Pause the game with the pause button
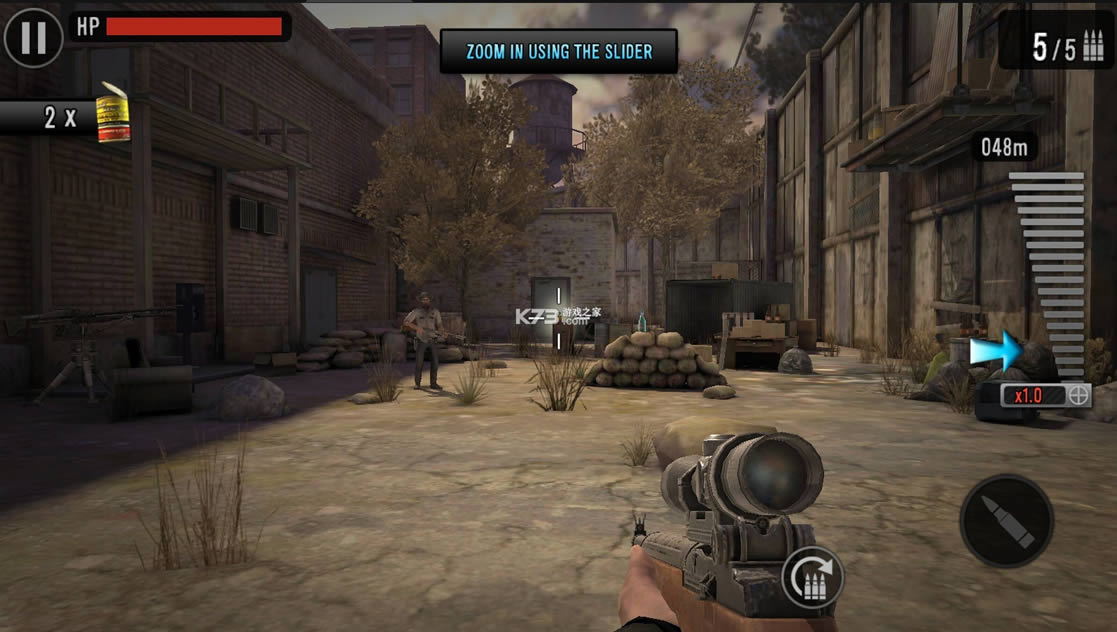 (x=33, y=37)
